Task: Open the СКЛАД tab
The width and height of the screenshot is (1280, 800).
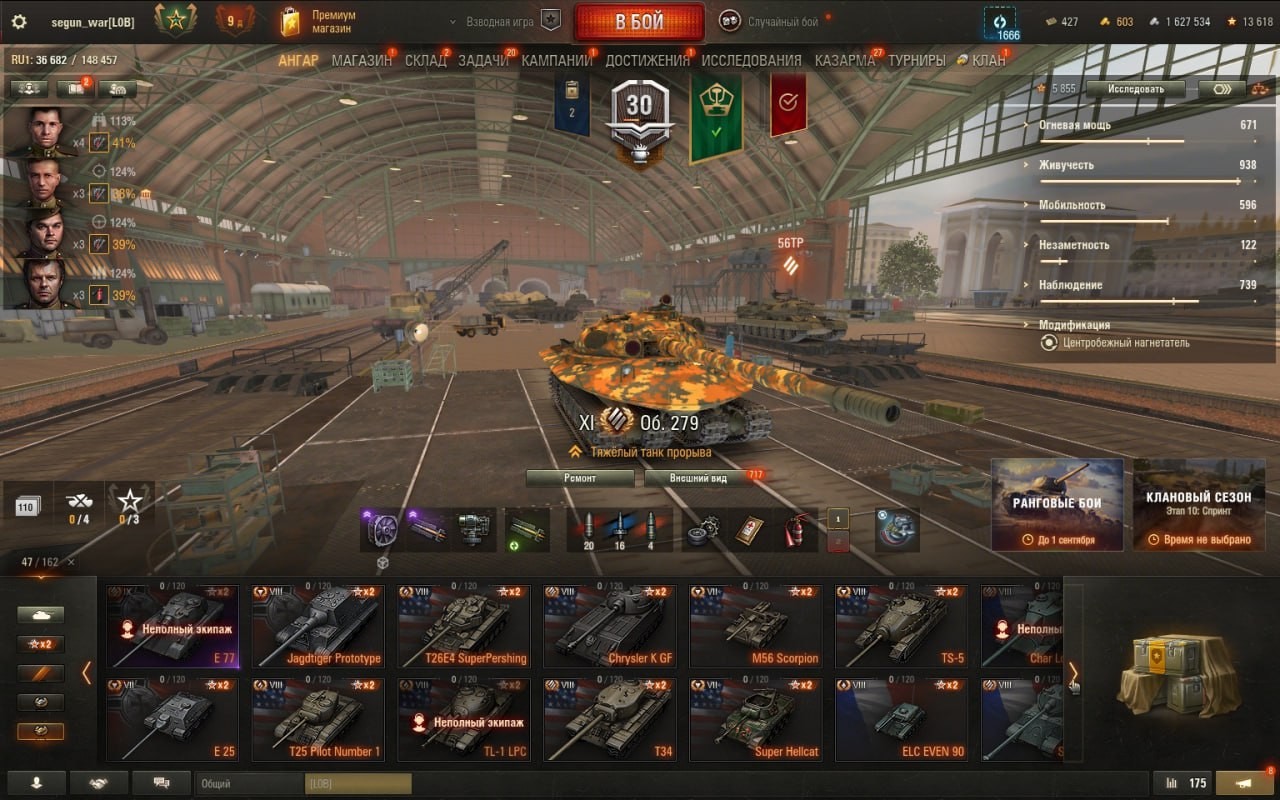Action: [425, 60]
